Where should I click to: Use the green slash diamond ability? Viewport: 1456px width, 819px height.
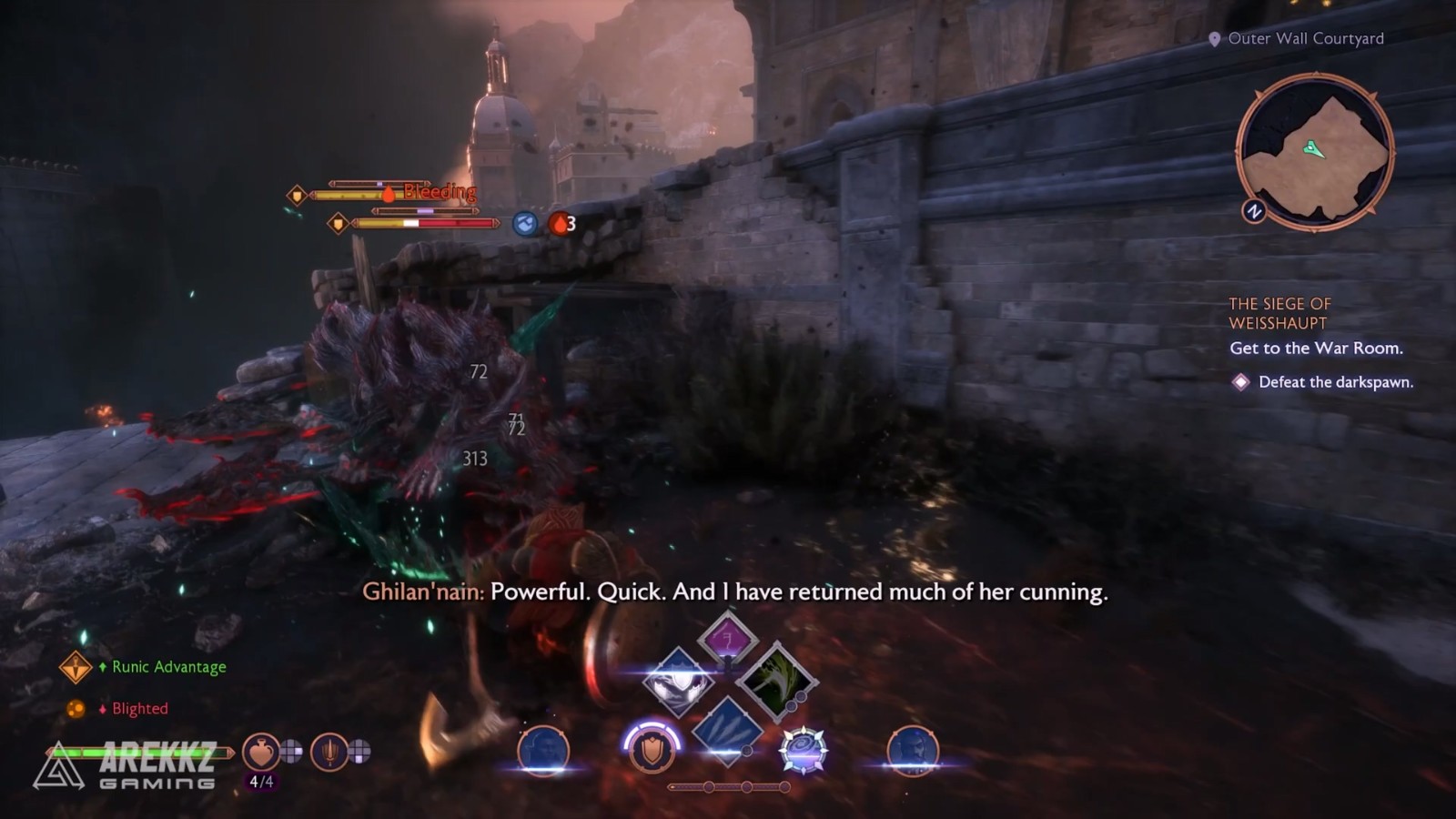coord(775,682)
